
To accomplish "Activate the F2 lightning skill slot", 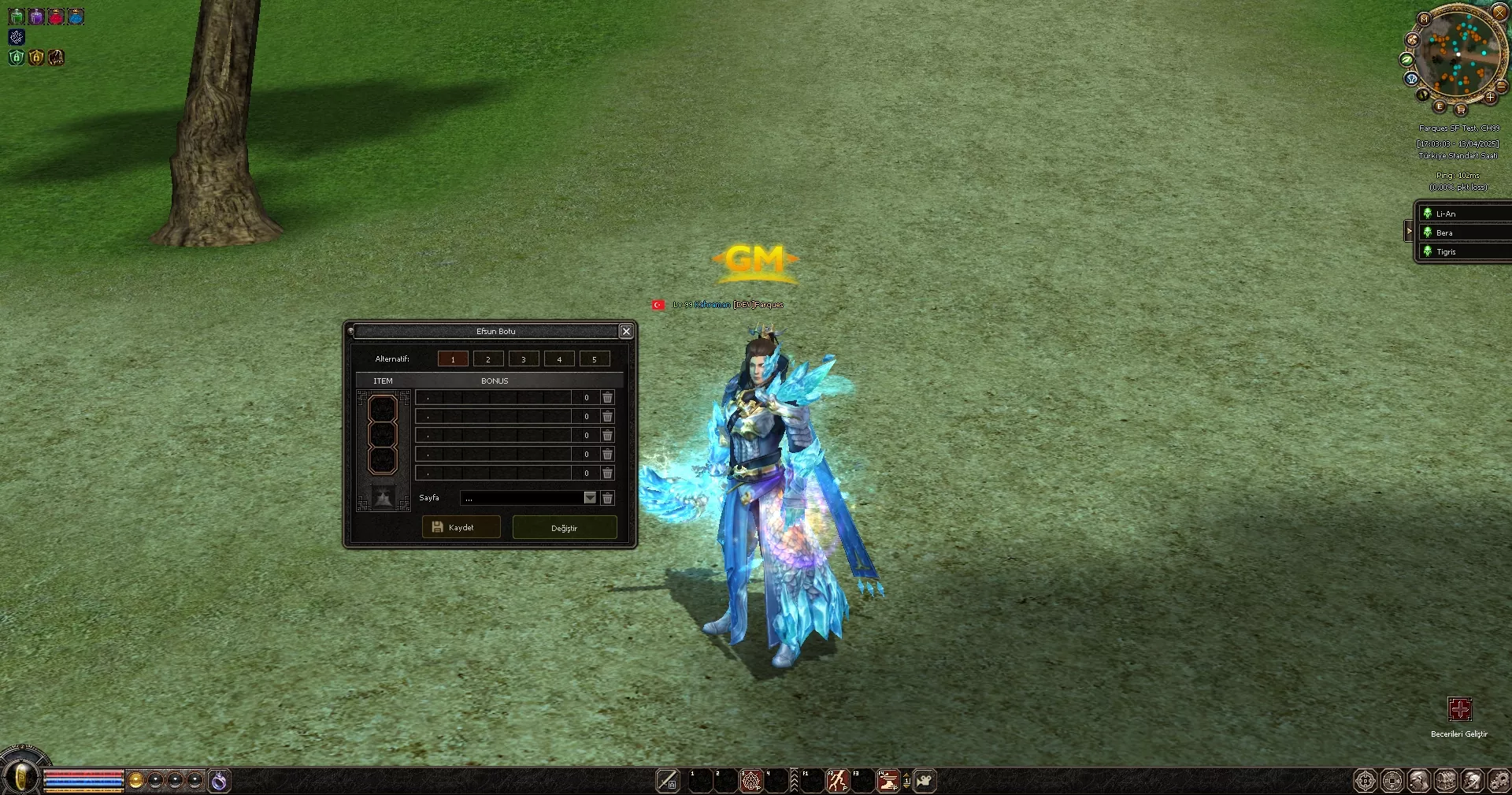I will 837,781.
